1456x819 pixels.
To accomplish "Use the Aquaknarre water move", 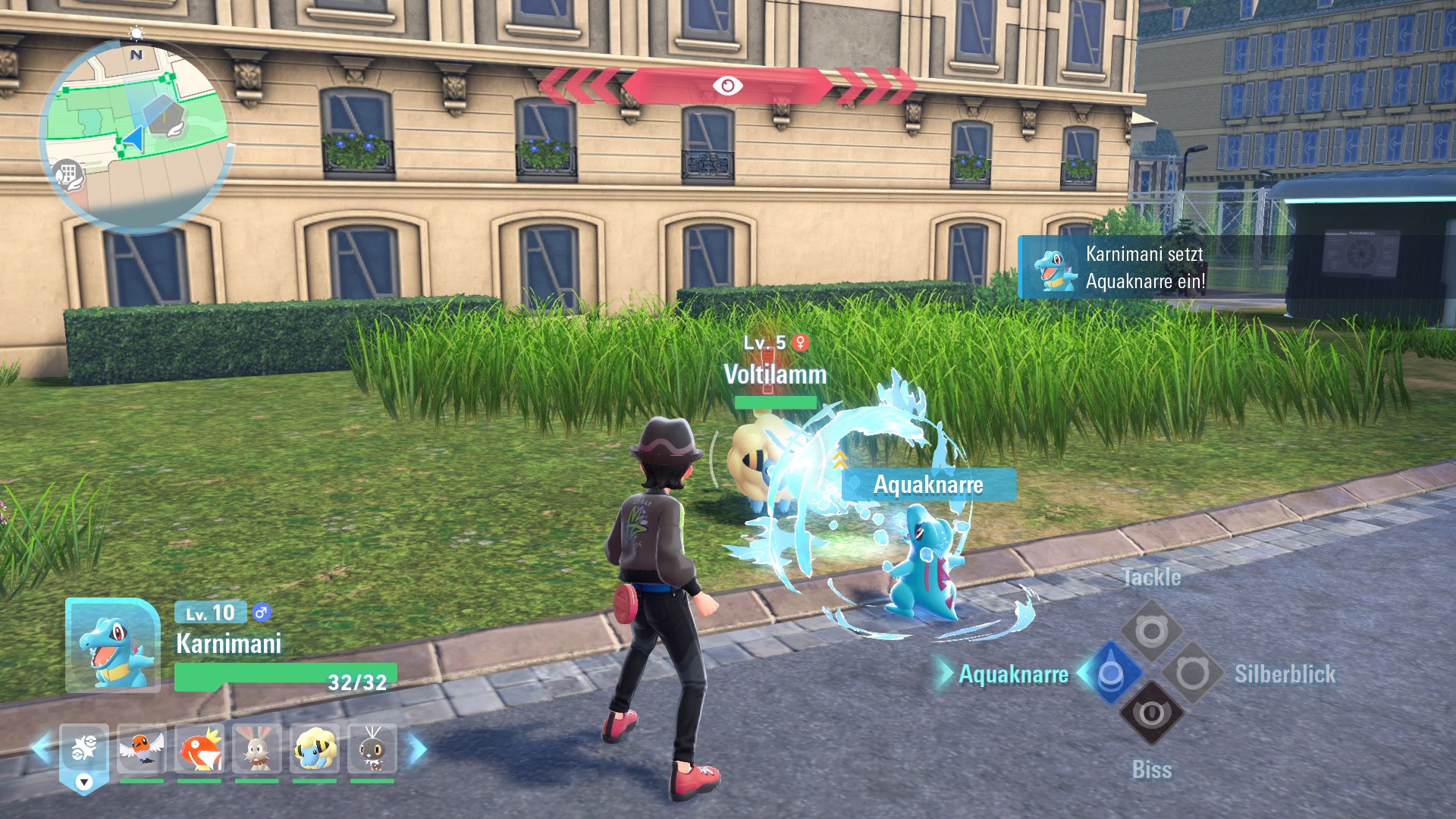I will coord(1111,673).
